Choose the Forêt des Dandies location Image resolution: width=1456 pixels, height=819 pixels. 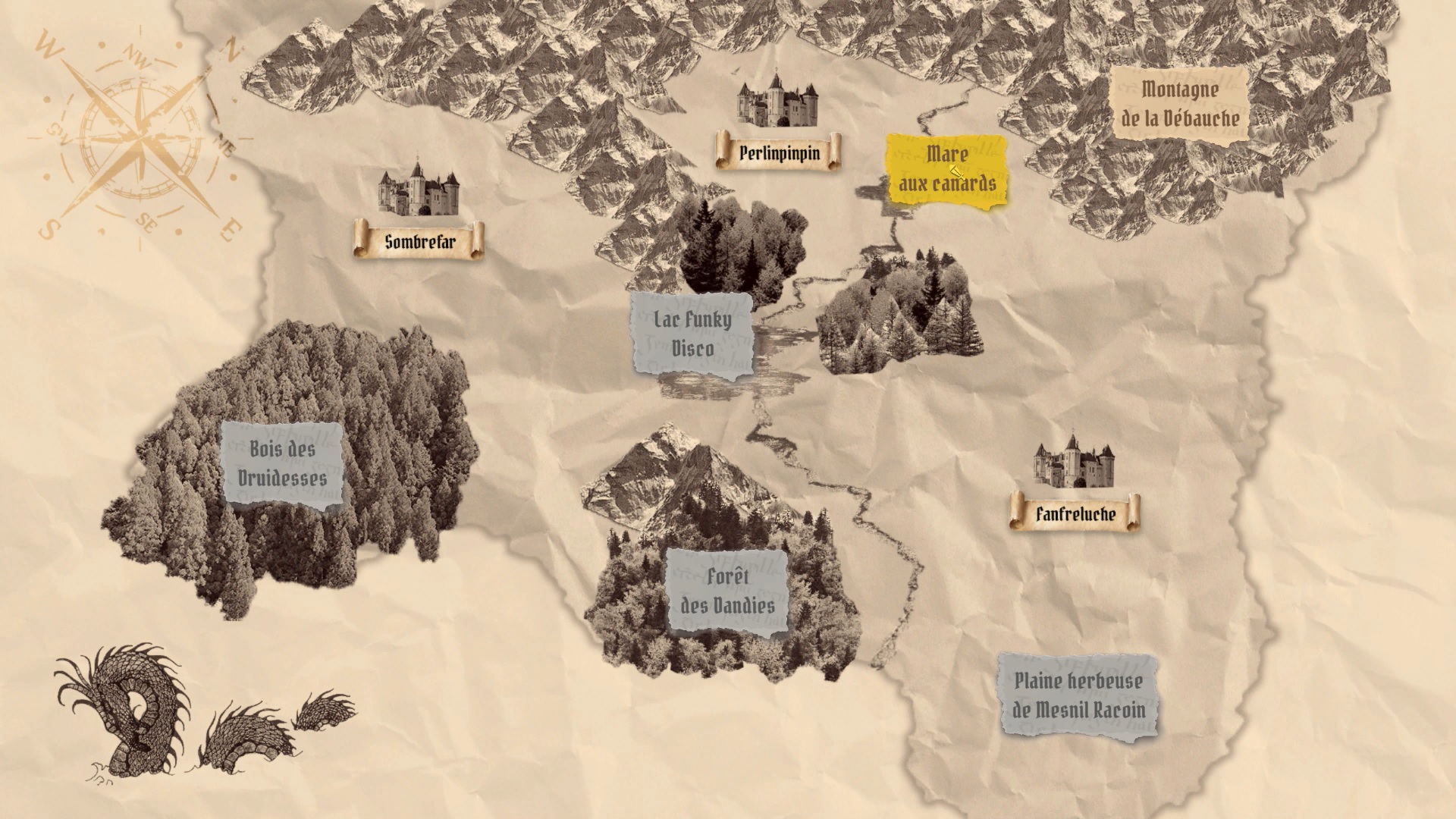(727, 591)
